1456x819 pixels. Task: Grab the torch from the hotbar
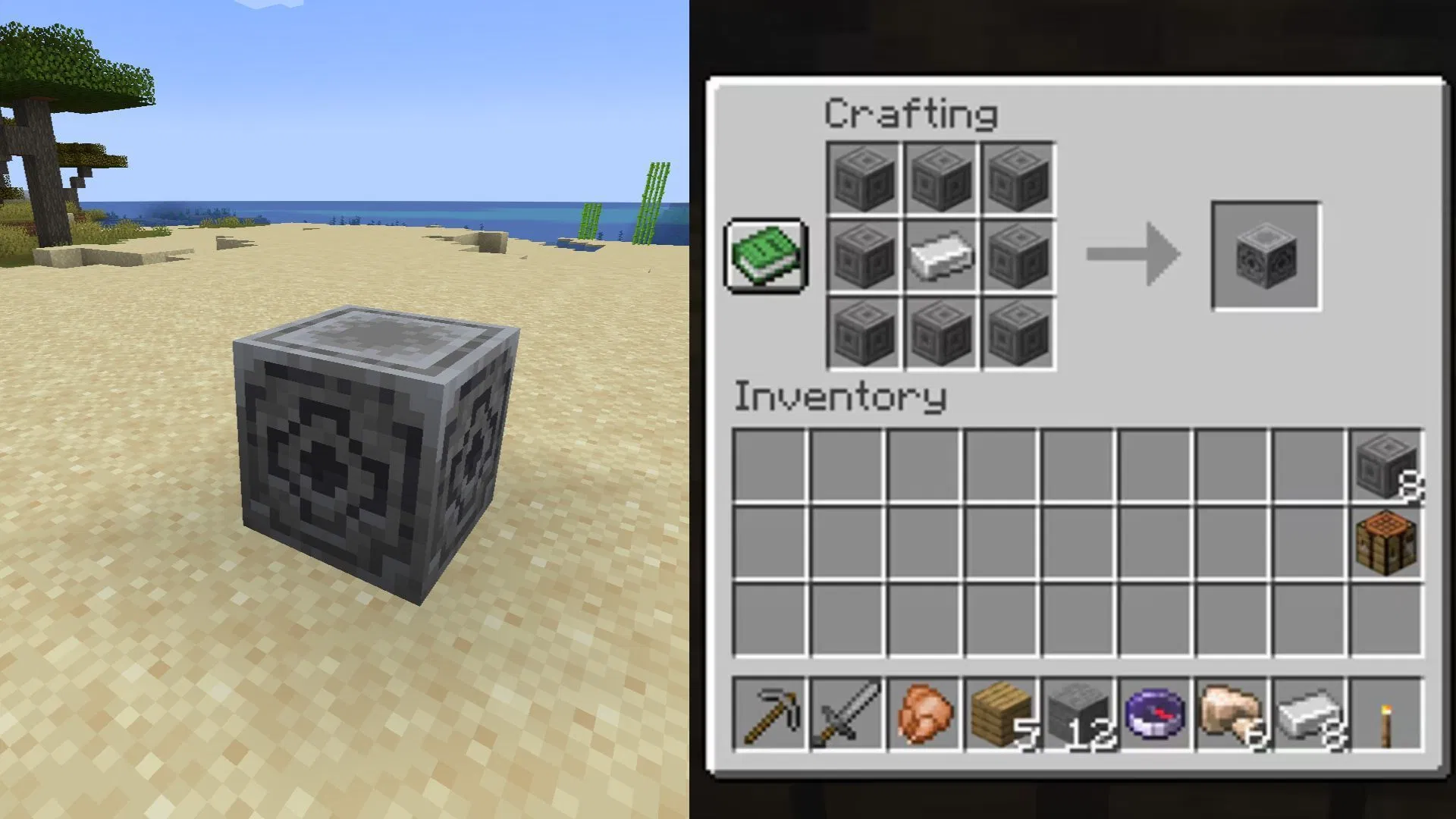coord(1388,717)
